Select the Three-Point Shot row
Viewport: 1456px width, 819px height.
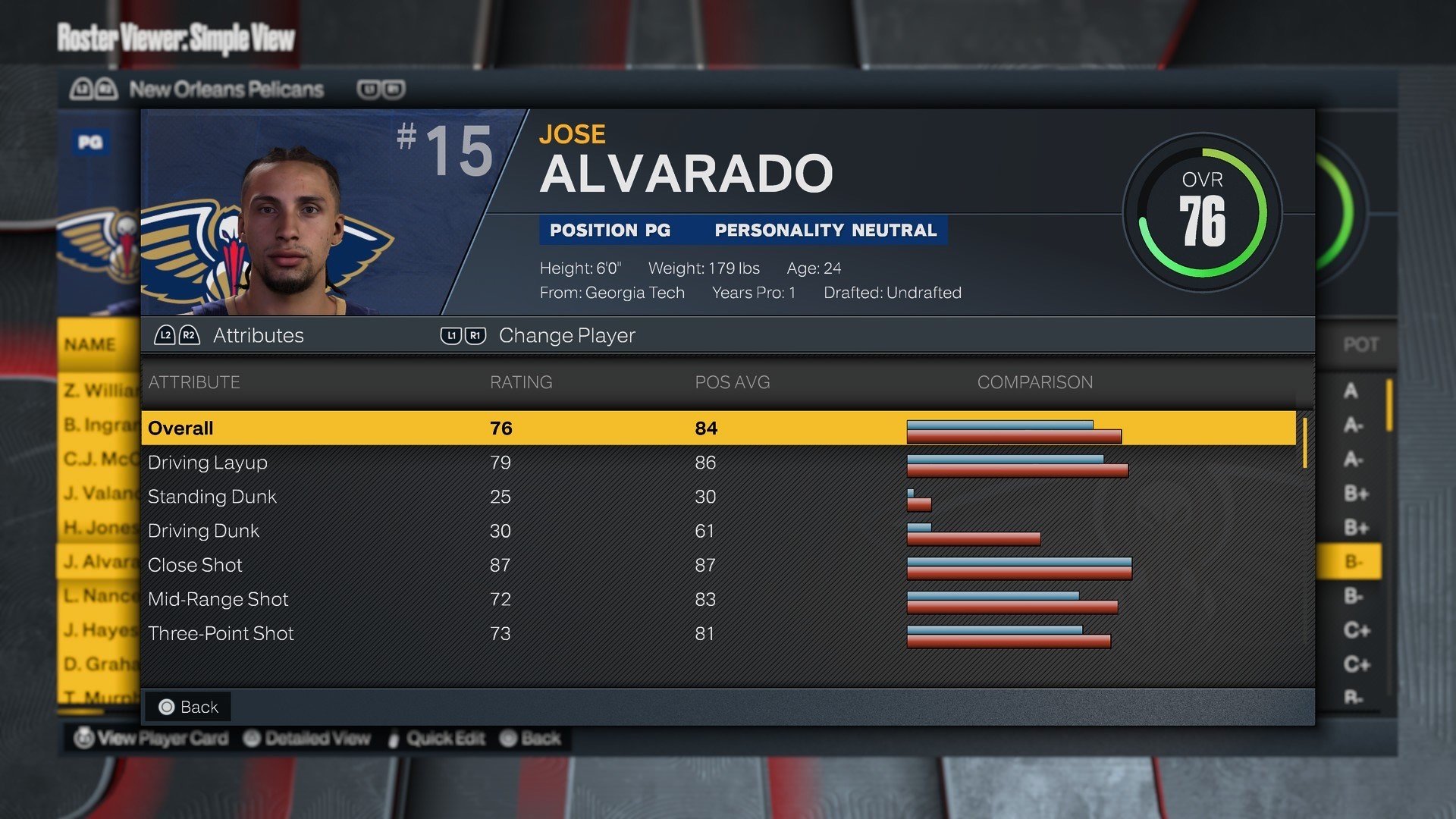click(x=717, y=633)
